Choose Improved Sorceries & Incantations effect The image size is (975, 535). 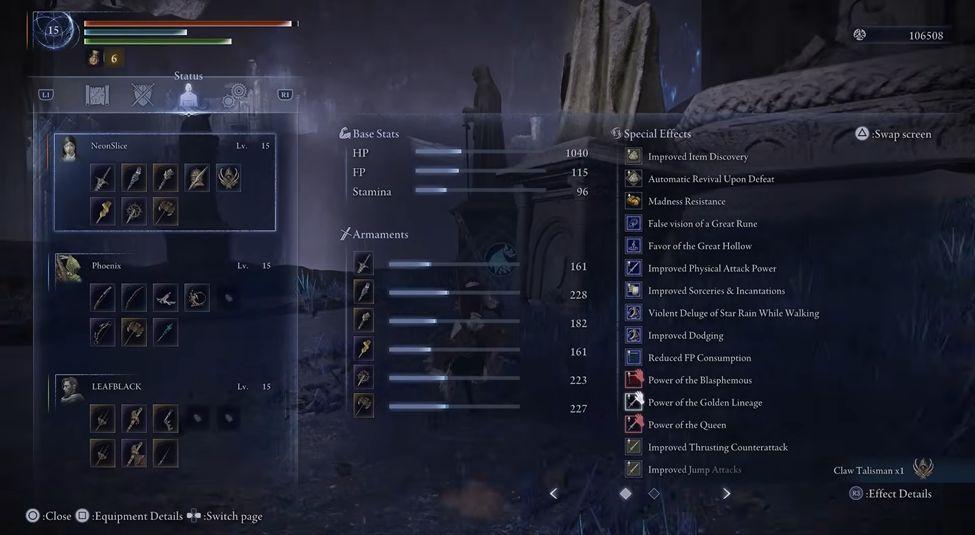pyautogui.click(x=716, y=291)
